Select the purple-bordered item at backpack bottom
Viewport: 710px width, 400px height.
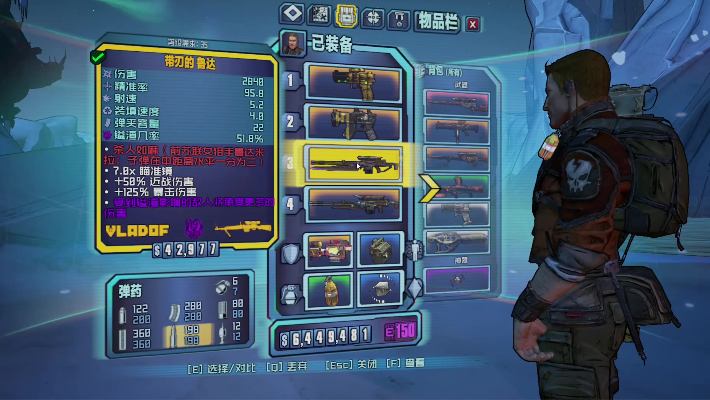(x=455, y=277)
